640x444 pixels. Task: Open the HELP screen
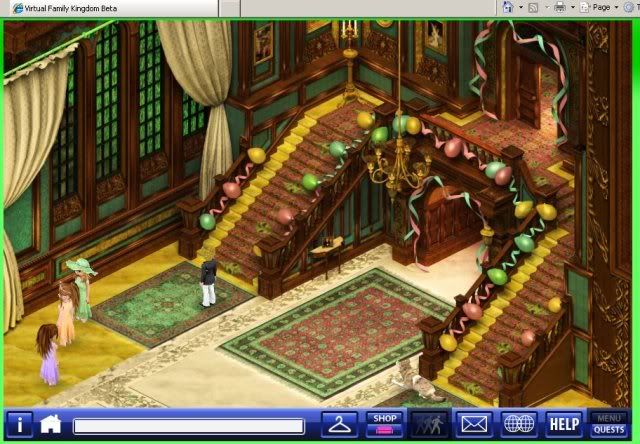[564, 424]
